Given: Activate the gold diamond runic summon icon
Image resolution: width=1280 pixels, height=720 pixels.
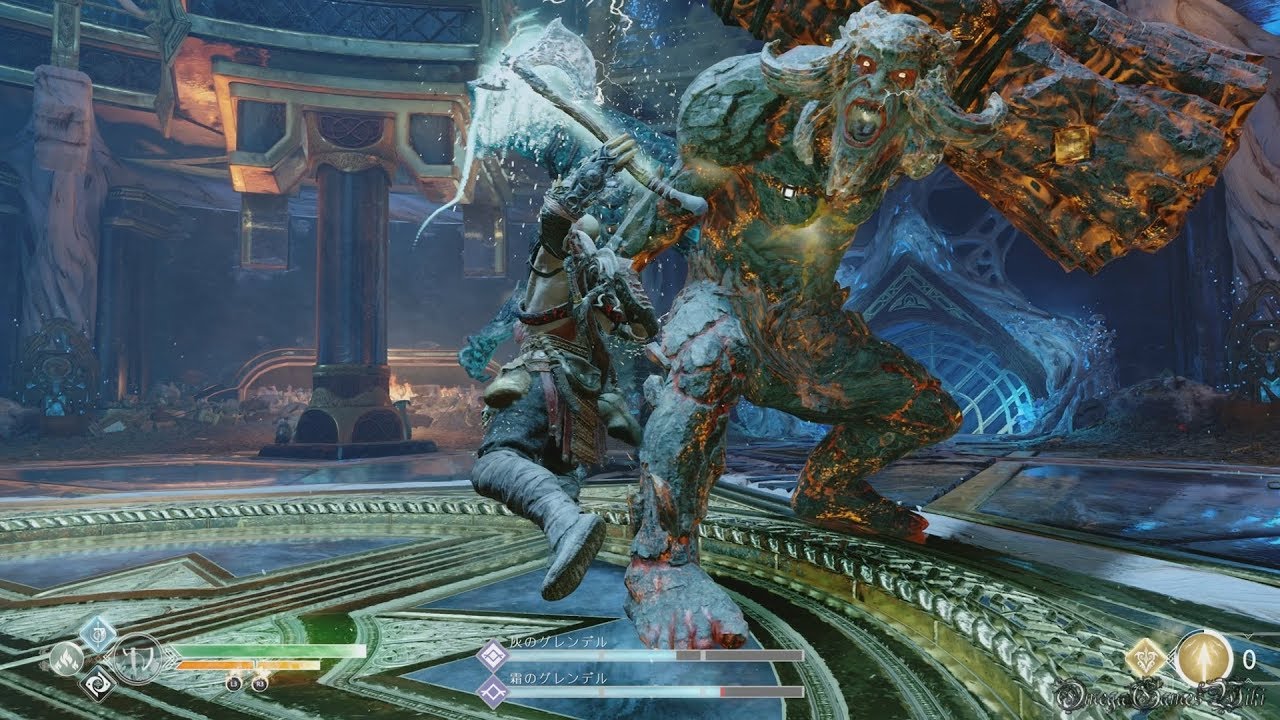Looking at the screenshot, I should pyautogui.click(x=1143, y=658).
